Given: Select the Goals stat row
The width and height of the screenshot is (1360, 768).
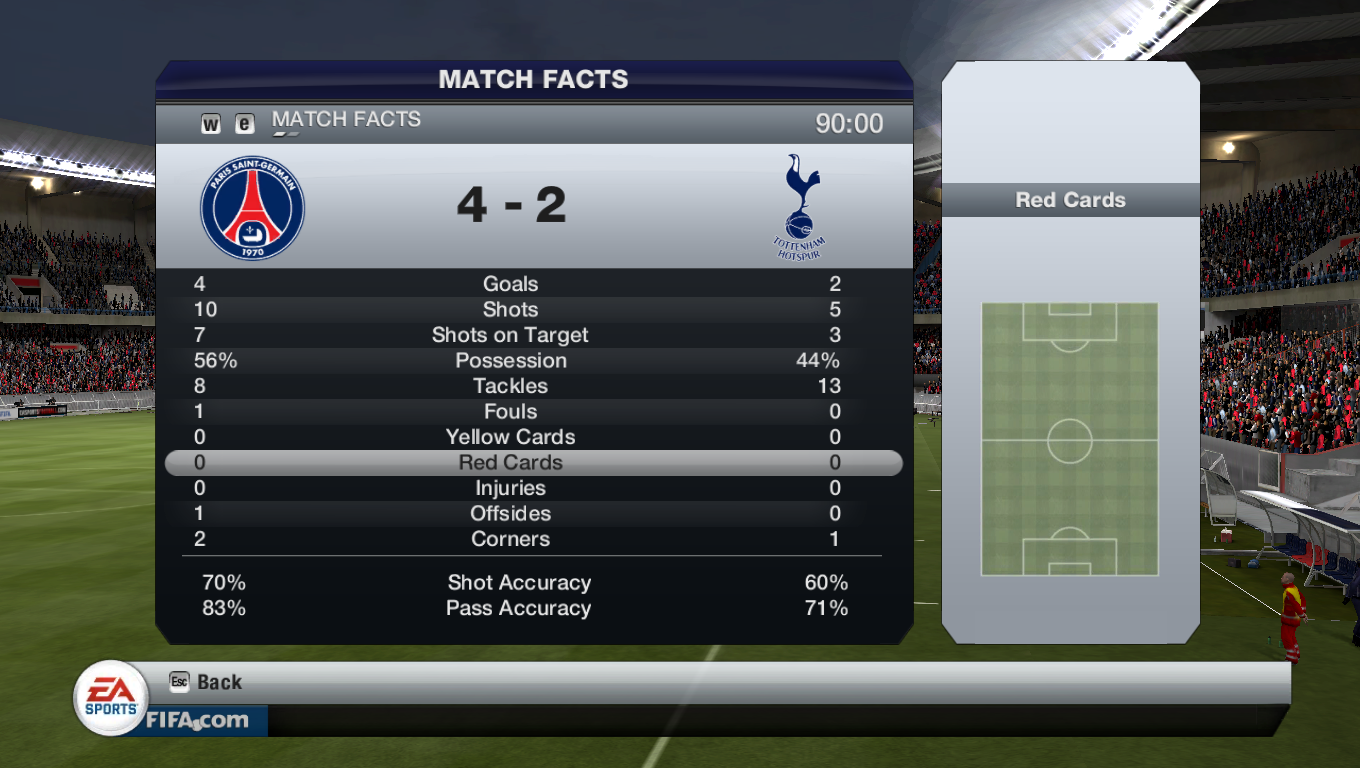Looking at the screenshot, I should tap(511, 284).
